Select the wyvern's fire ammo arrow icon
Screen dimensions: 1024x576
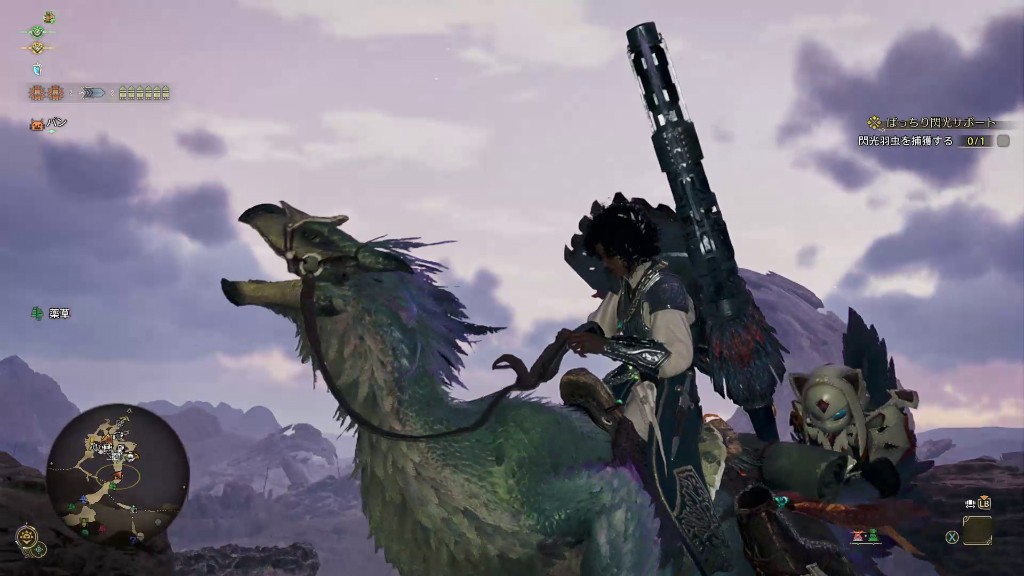(93, 93)
